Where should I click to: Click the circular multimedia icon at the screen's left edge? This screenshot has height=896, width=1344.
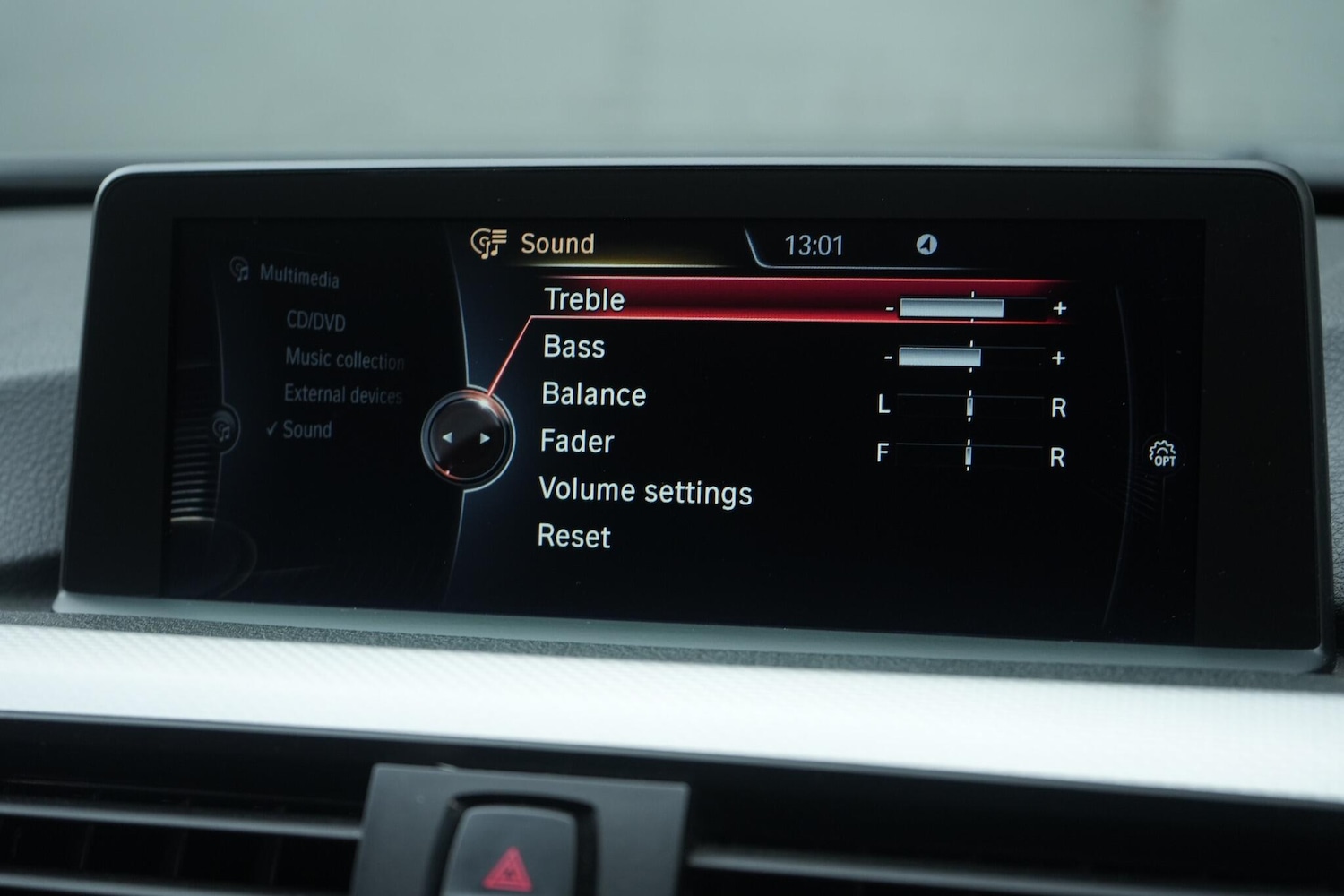pyautogui.click(x=221, y=427)
